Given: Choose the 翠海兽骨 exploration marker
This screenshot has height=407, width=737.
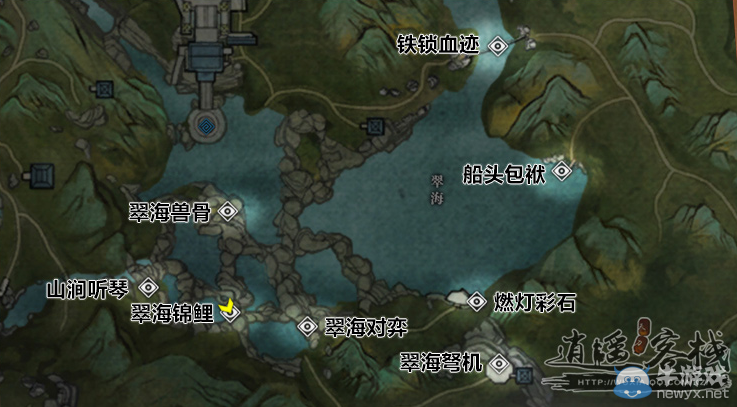Looking at the screenshot, I should tap(228, 211).
